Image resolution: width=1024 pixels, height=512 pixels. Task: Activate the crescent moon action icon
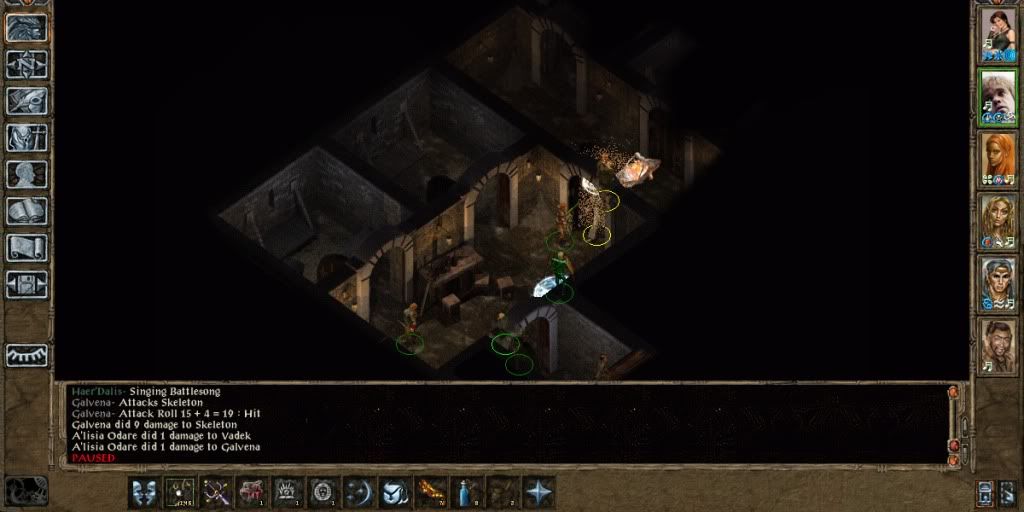click(359, 492)
